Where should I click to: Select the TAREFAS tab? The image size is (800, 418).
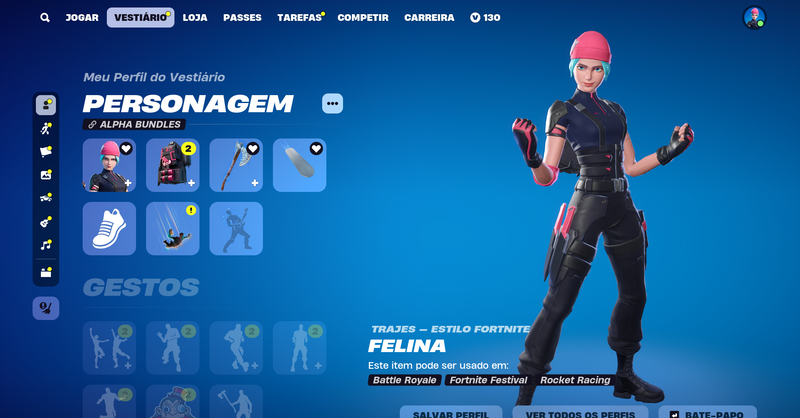[299, 18]
